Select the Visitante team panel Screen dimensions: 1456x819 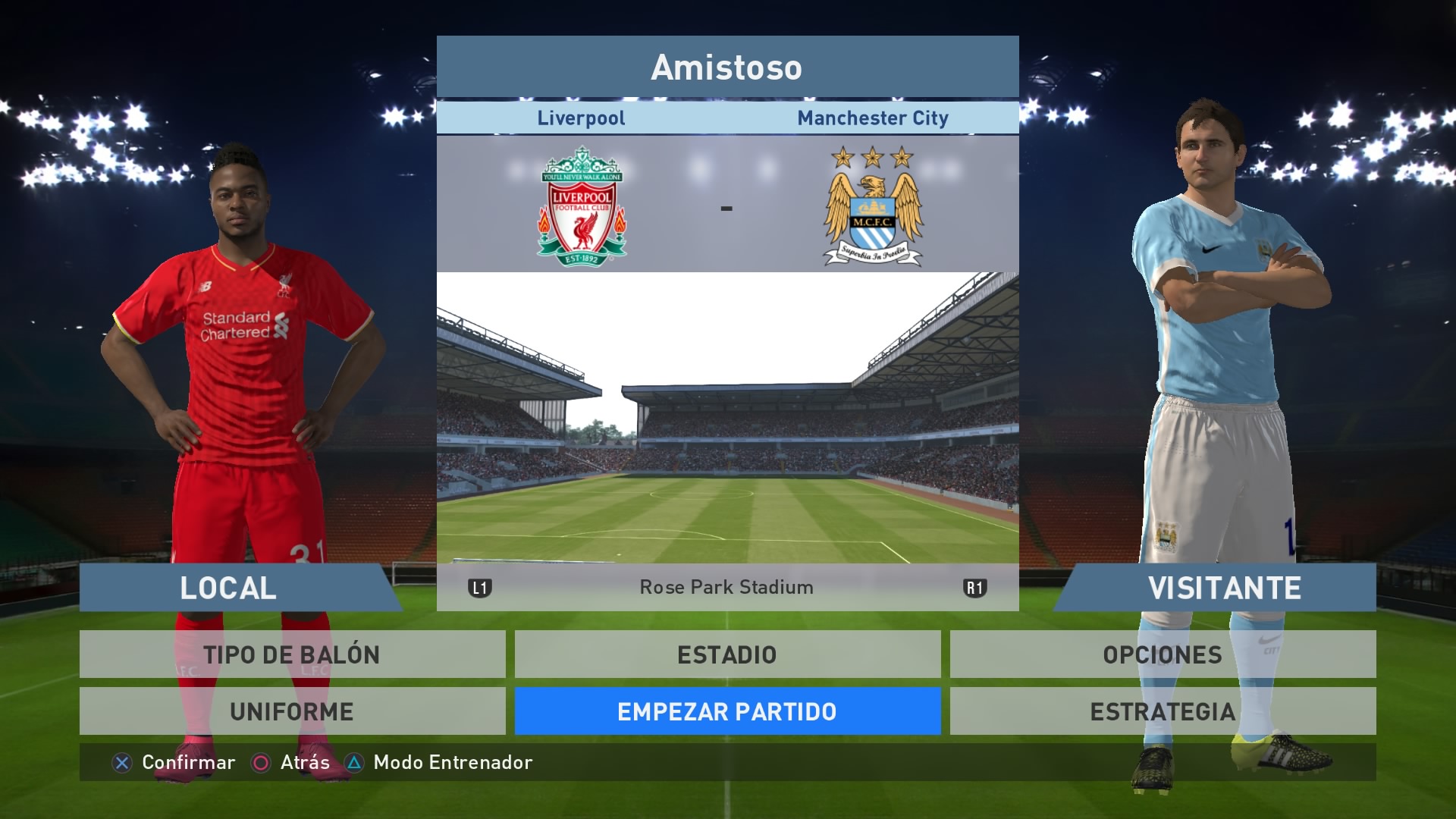1221,588
